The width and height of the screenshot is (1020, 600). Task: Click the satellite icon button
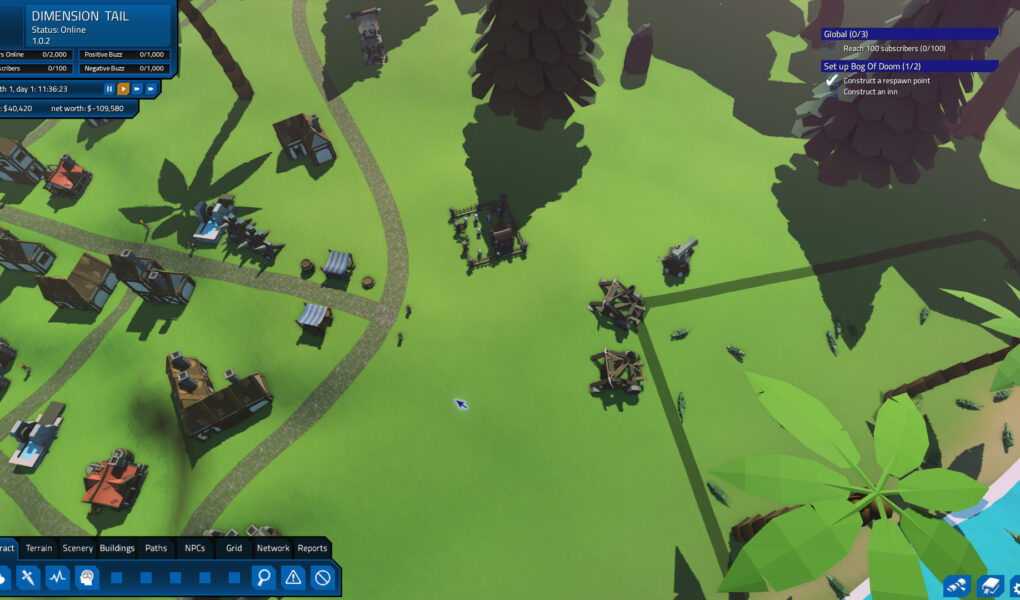tap(957, 586)
